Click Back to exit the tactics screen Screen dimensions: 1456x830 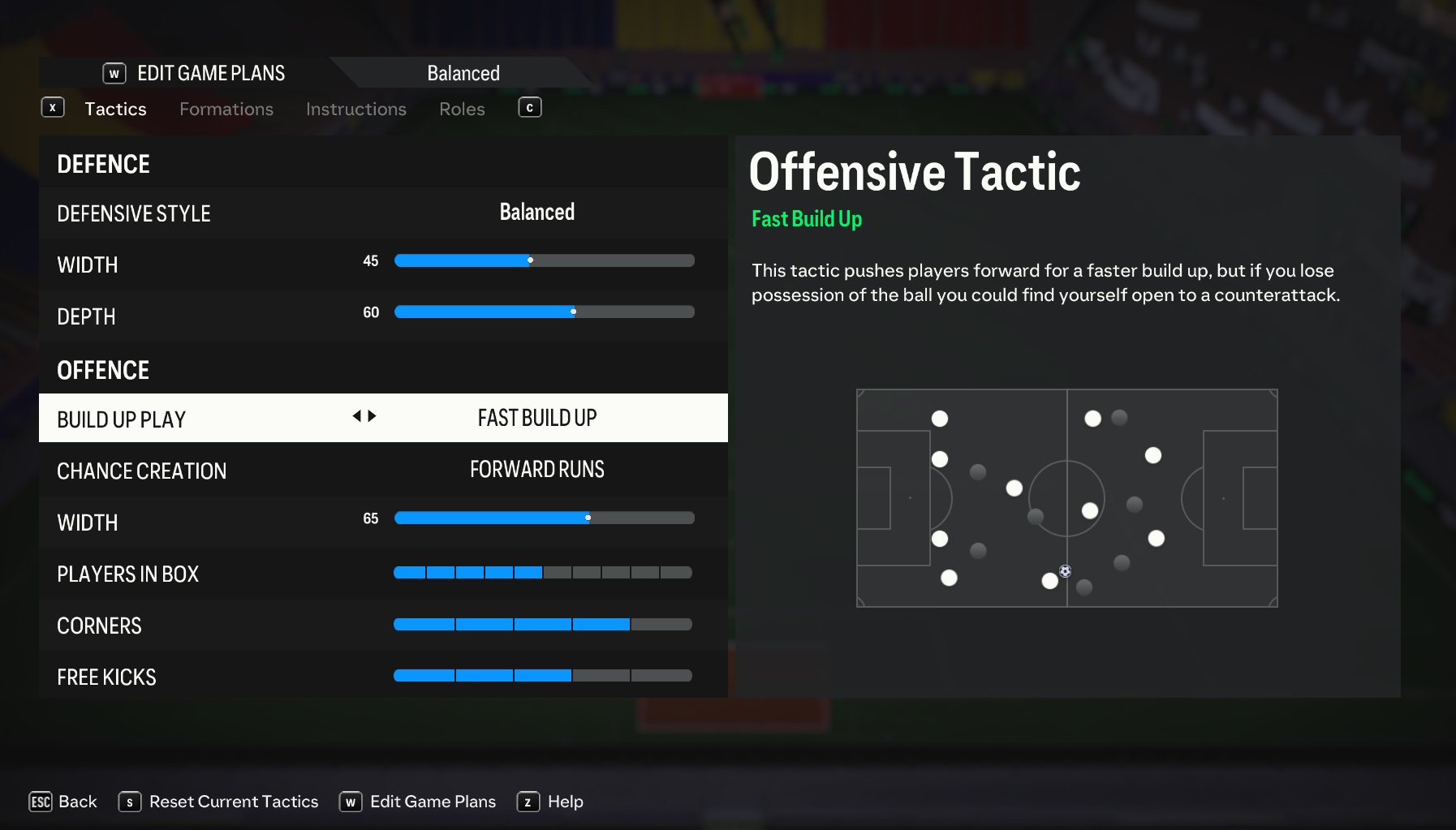point(78,801)
